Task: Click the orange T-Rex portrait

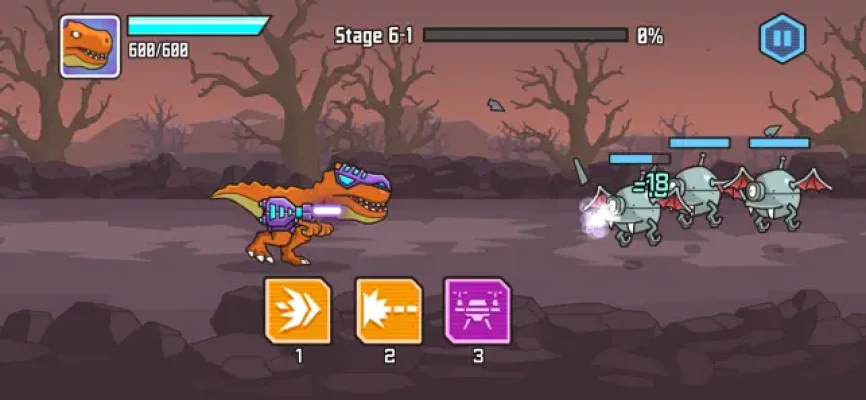Action: click(89, 46)
